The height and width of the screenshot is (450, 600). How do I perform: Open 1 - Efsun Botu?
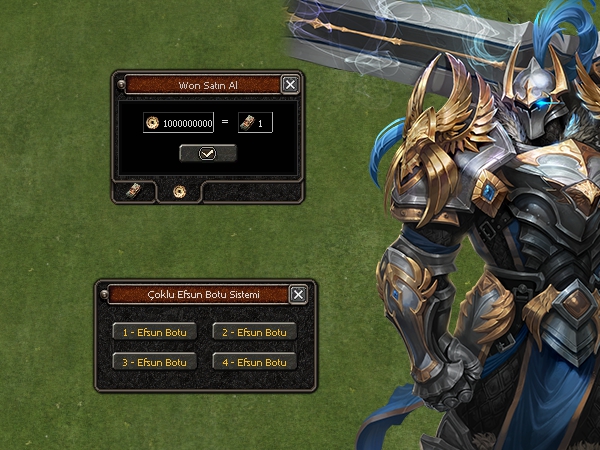[x=154, y=332]
